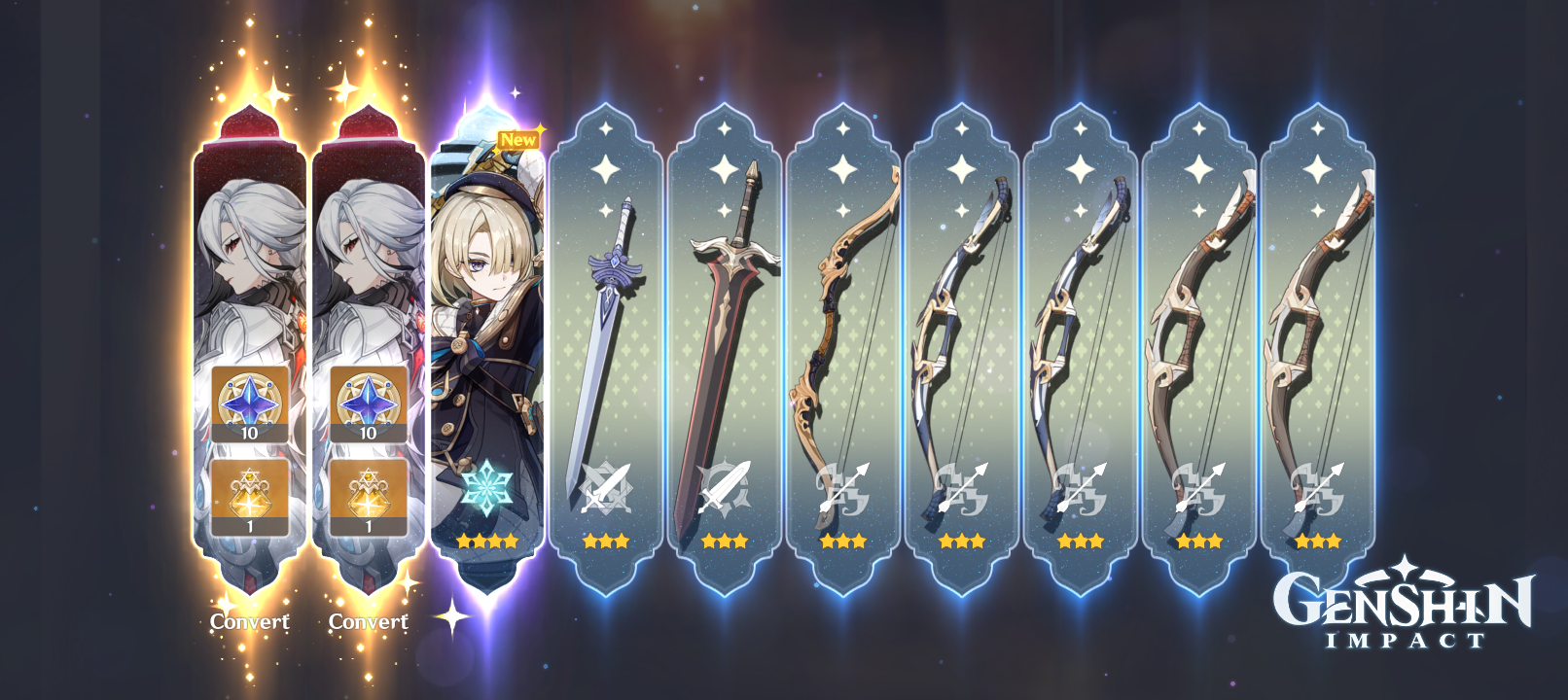Click the '10' Starglitter count label

pyautogui.click(x=251, y=435)
